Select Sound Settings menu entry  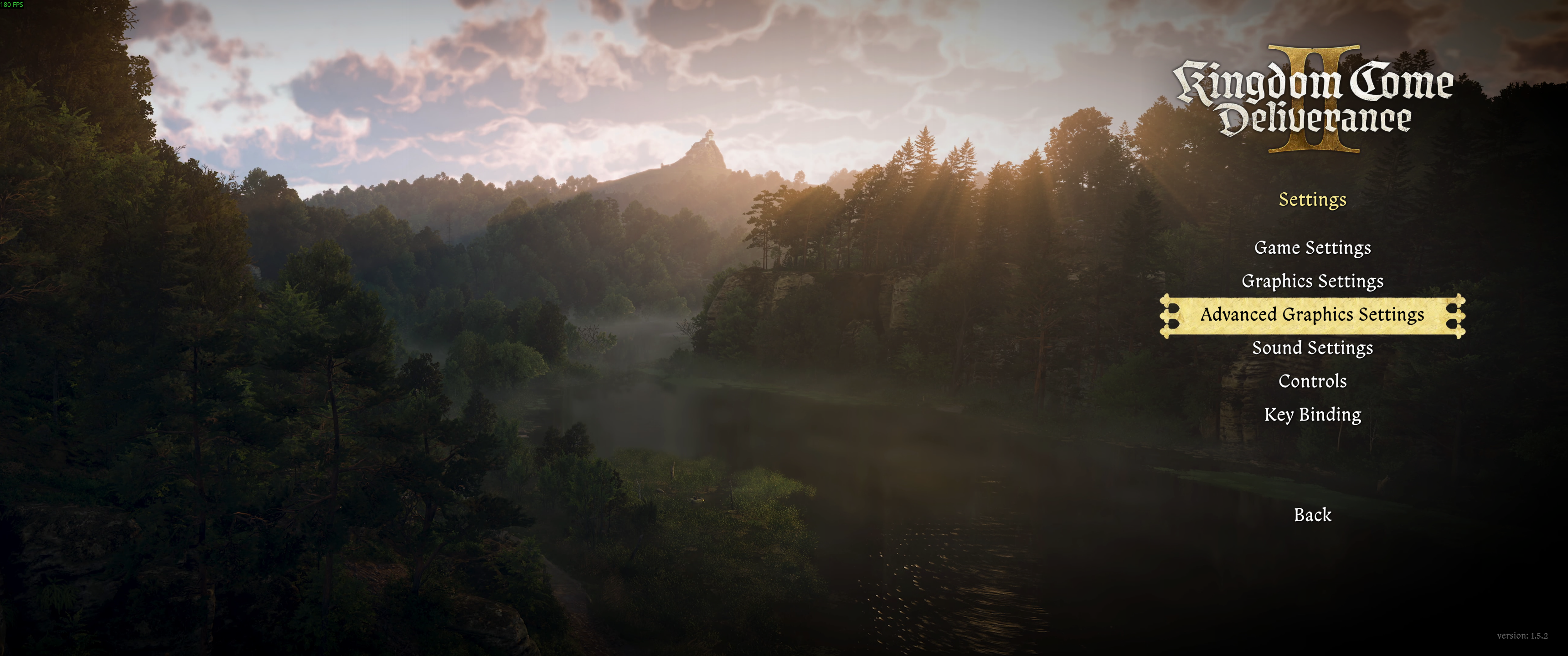(x=1312, y=348)
